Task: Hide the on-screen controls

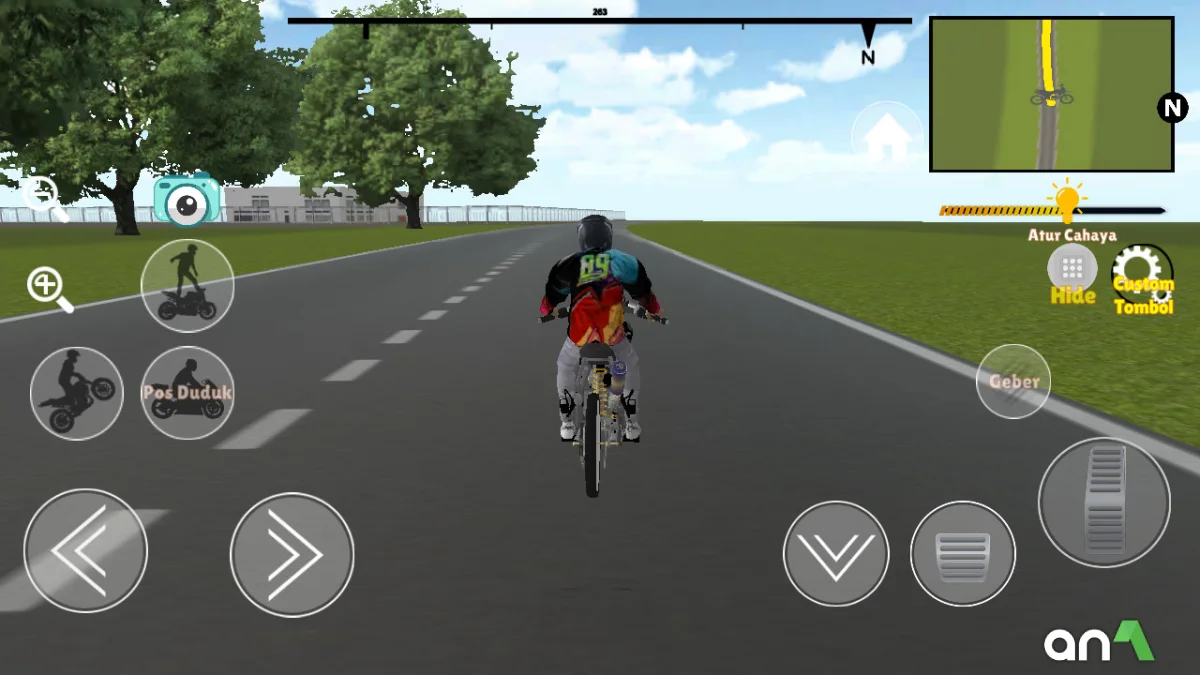Action: pyautogui.click(x=1072, y=271)
